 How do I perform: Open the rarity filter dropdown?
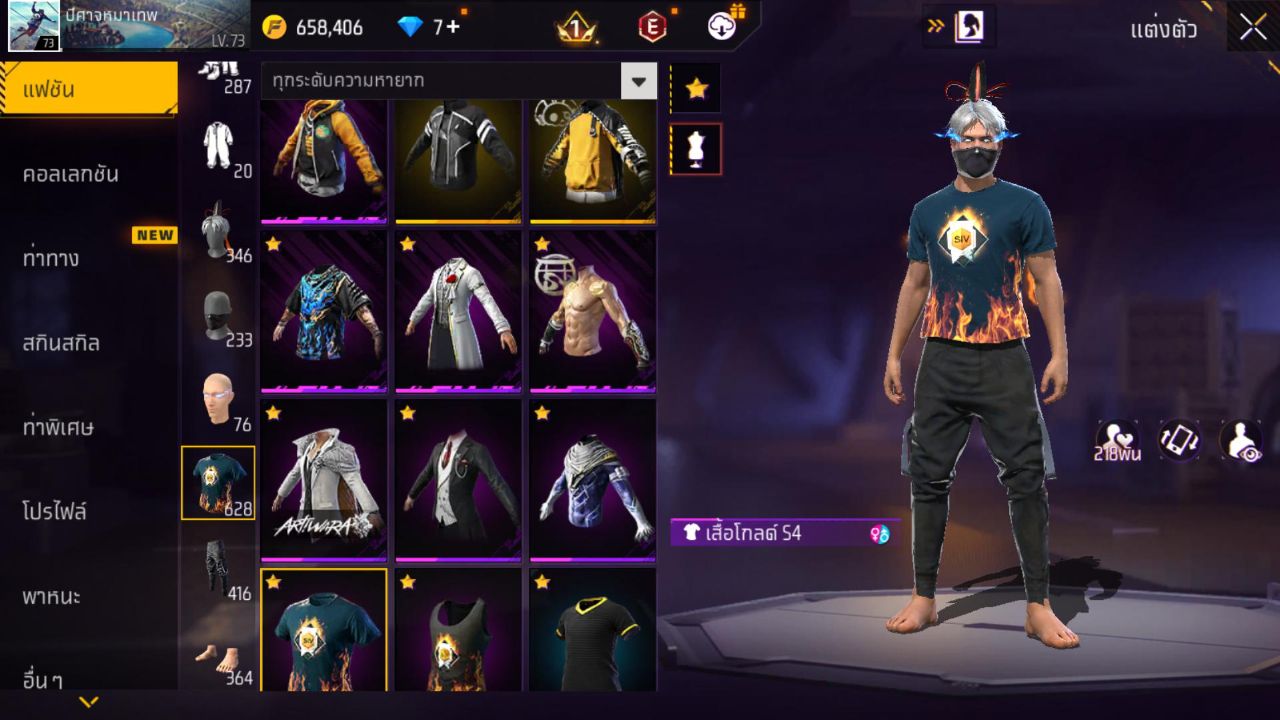(638, 80)
